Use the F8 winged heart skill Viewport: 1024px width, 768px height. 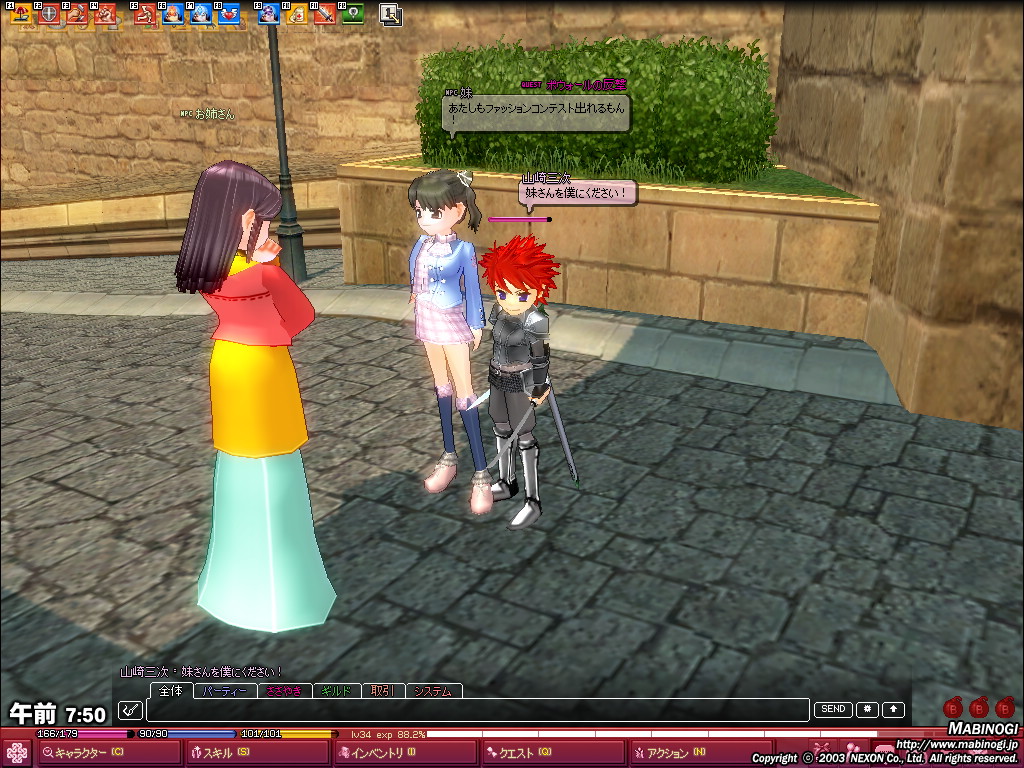point(229,15)
